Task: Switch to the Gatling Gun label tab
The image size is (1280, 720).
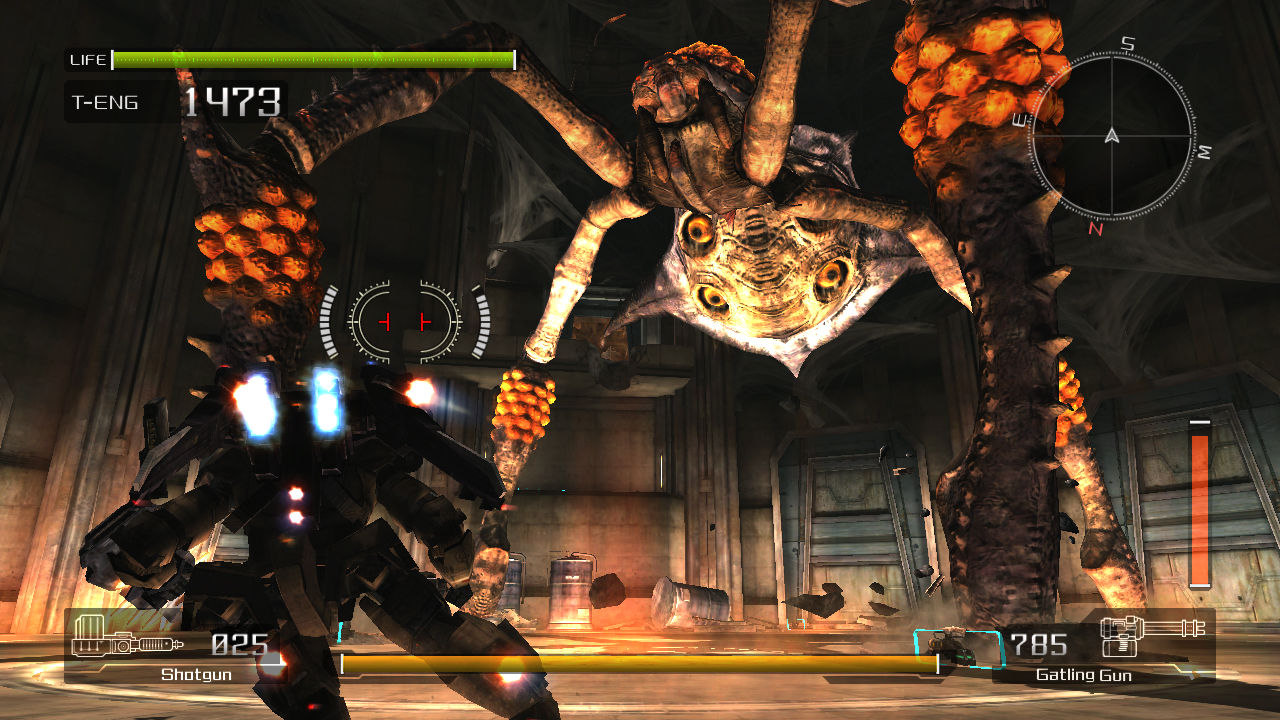Action: point(1083,675)
